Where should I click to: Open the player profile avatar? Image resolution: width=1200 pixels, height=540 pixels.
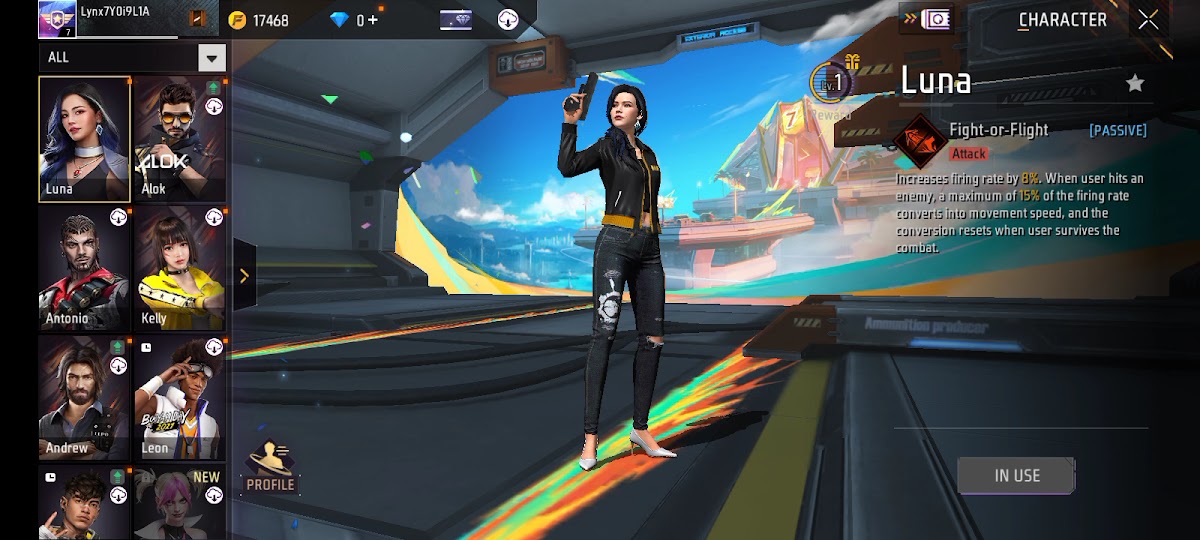click(56, 19)
